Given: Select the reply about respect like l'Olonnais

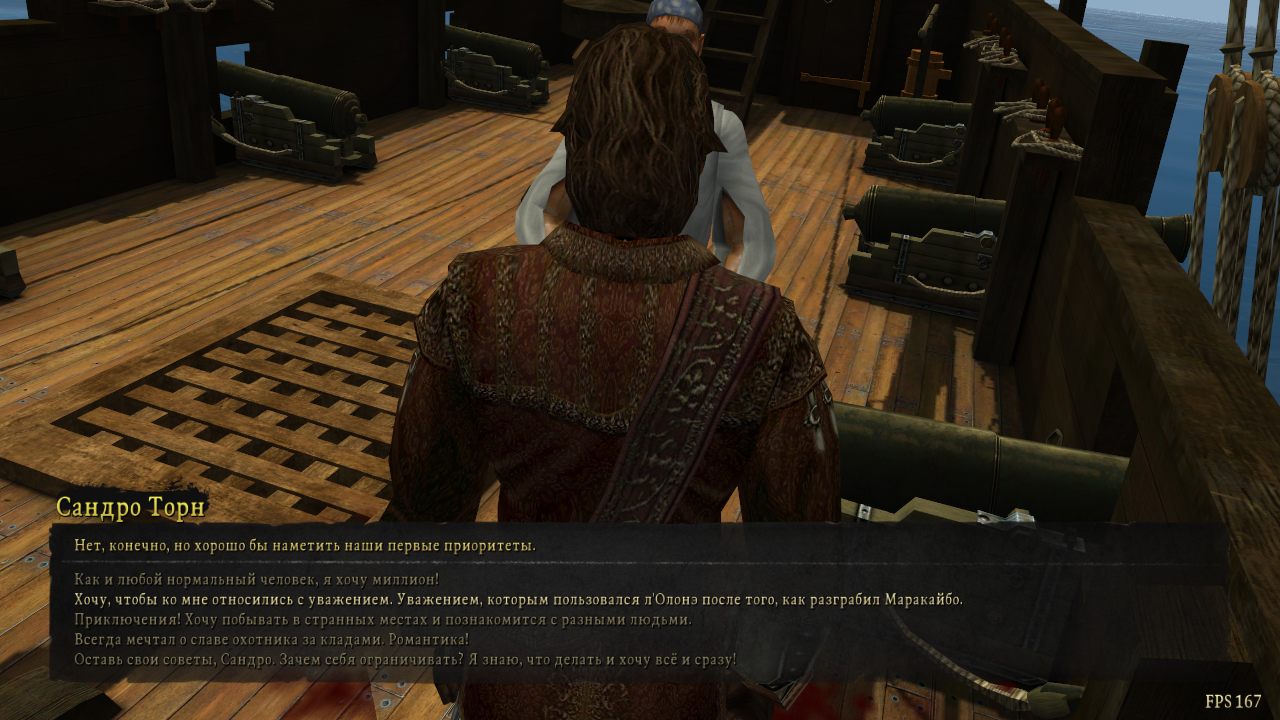Looking at the screenshot, I should click(518, 599).
